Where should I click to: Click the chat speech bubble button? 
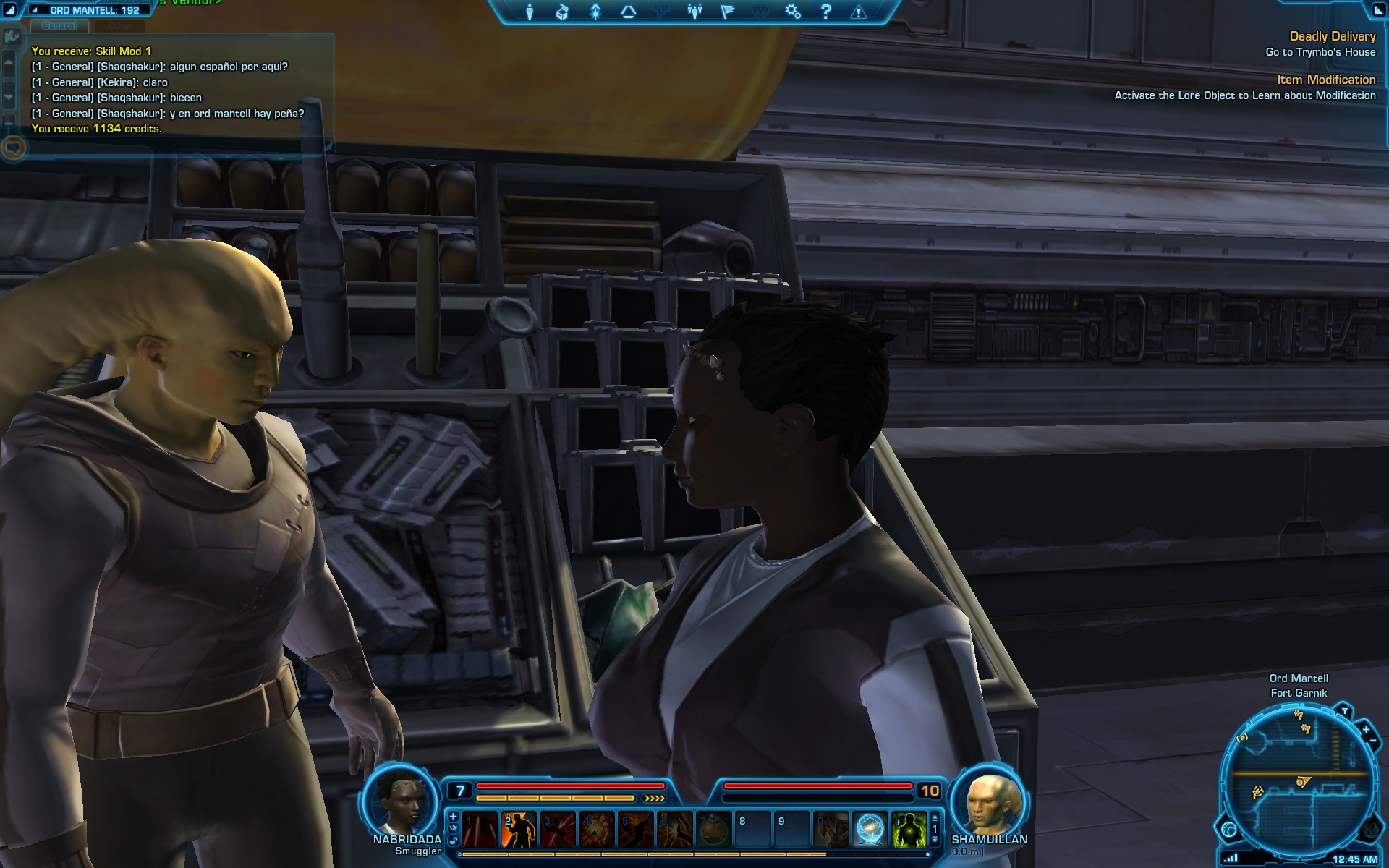(13, 148)
